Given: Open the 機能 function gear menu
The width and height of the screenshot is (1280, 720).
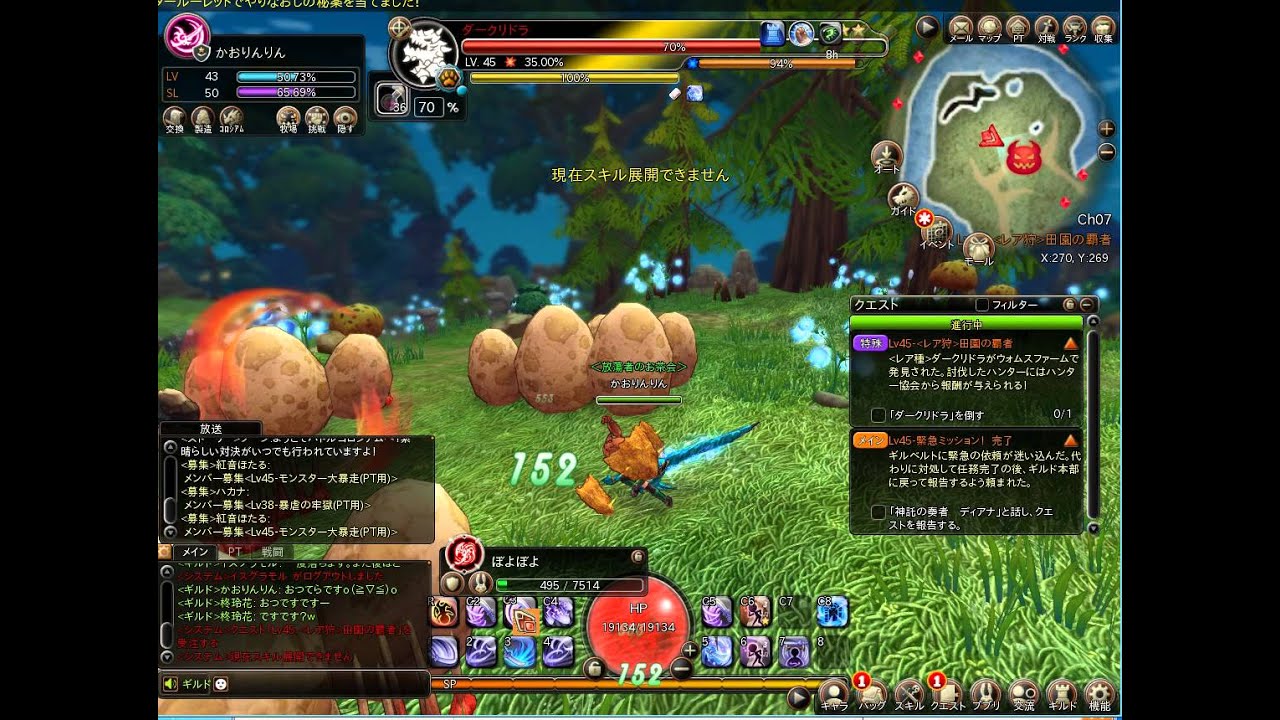Looking at the screenshot, I should 1100,693.
